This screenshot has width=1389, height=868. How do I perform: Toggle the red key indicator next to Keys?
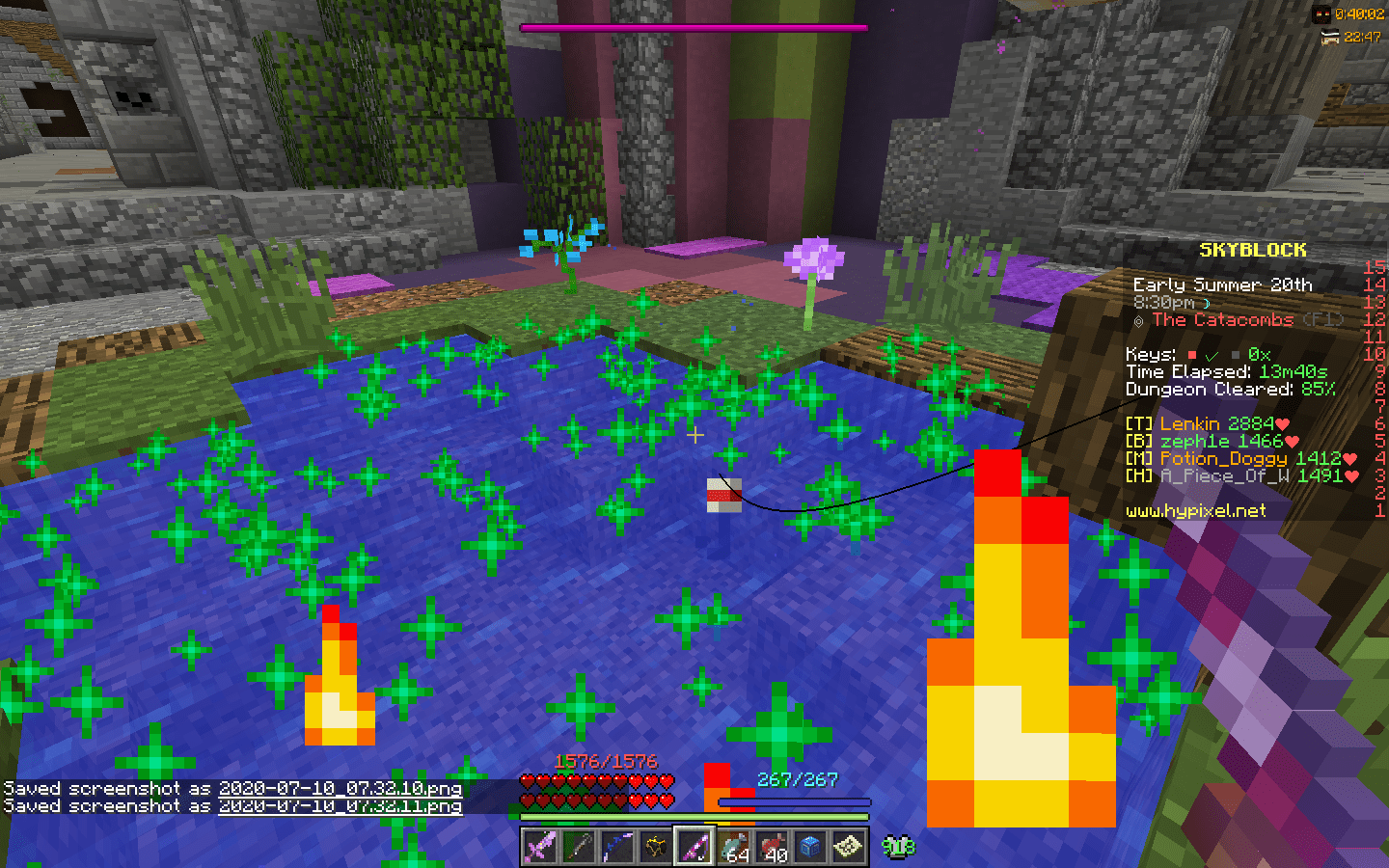coord(1192,355)
